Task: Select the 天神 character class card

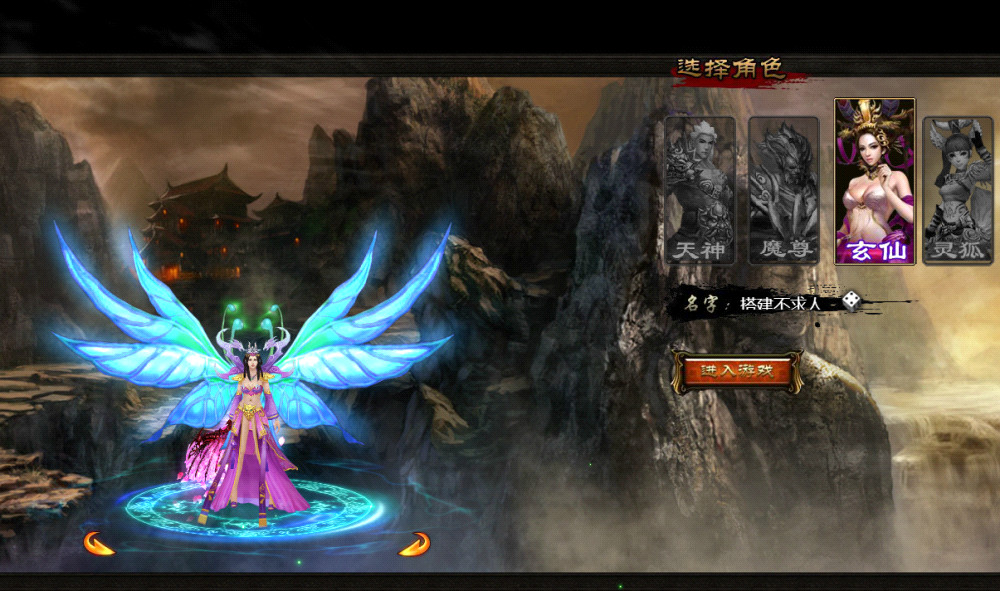Action: click(x=699, y=190)
